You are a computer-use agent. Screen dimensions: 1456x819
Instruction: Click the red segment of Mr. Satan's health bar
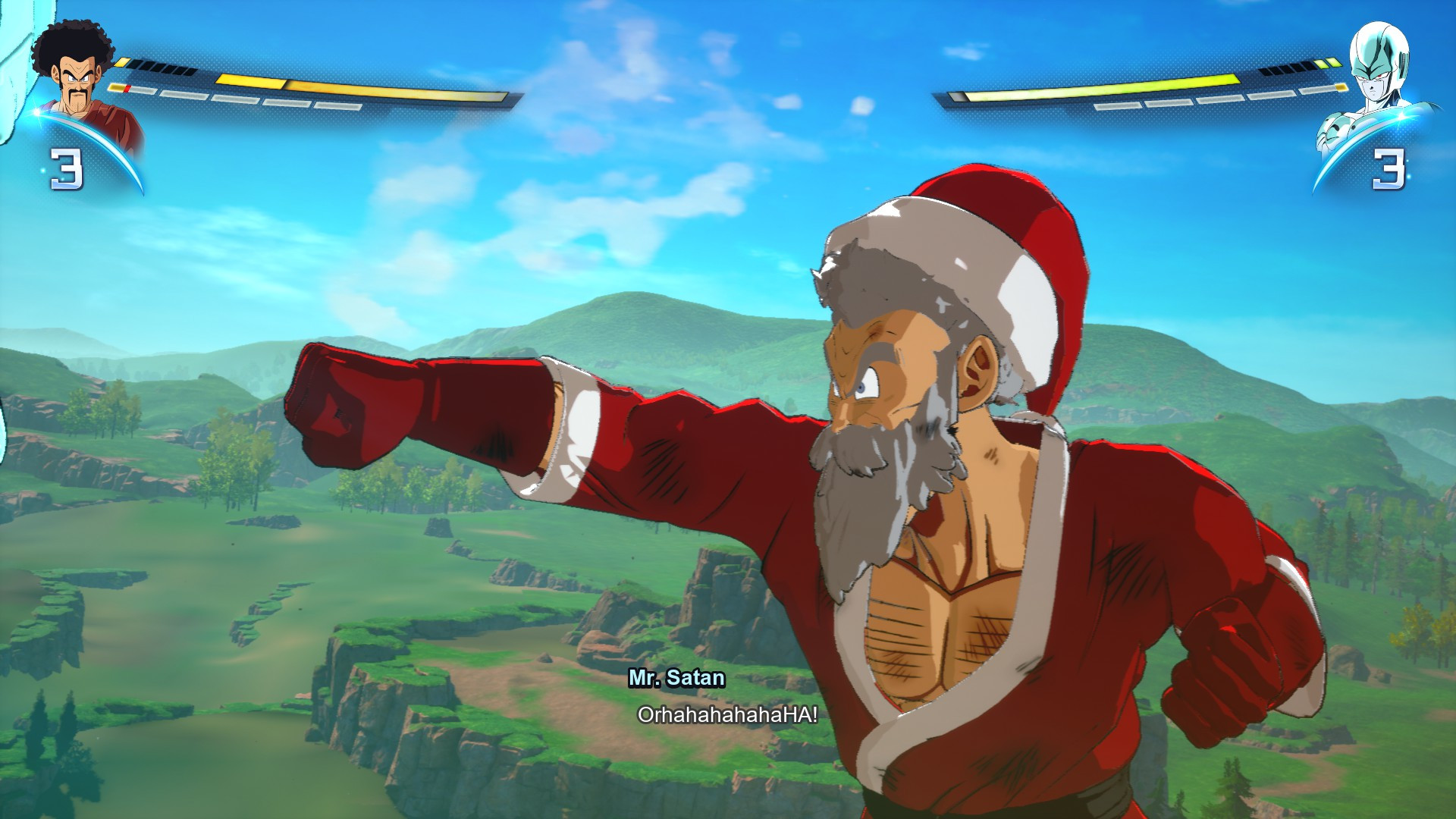pos(127,89)
